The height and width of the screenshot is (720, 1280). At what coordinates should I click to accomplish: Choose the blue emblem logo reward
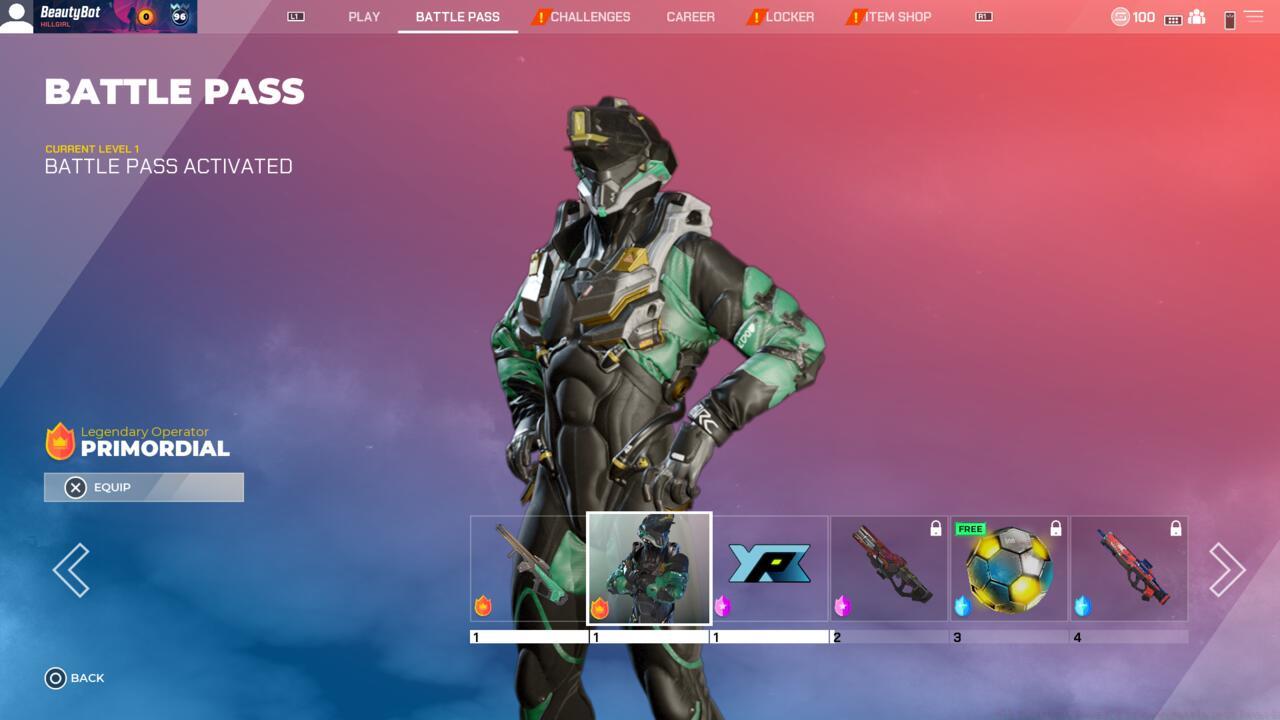tap(769, 566)
